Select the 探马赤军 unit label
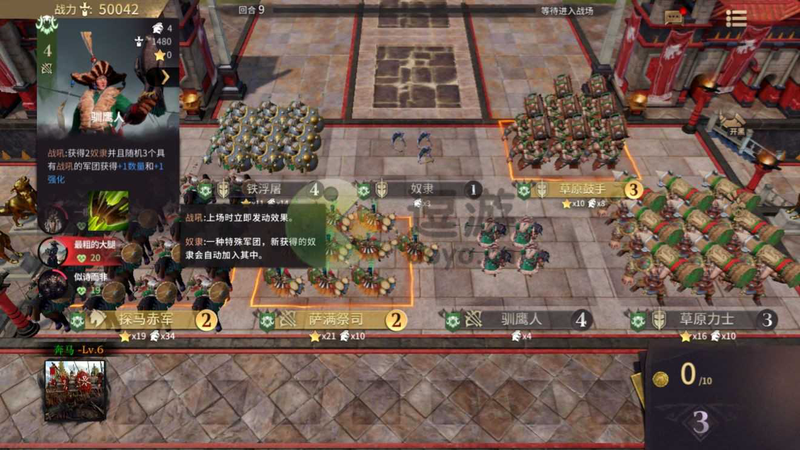 [x=147, y=320]
